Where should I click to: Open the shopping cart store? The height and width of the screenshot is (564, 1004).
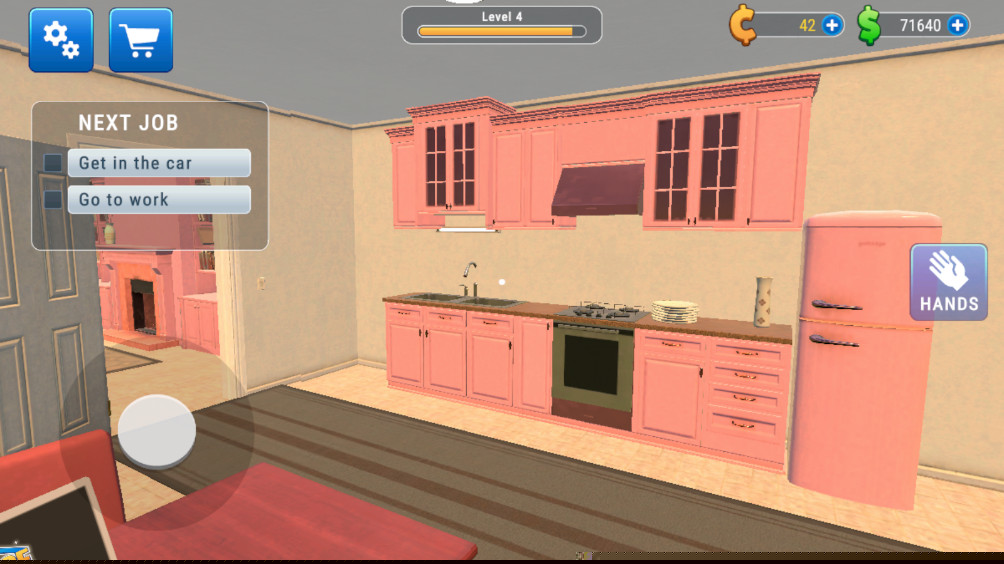point(140,40)
